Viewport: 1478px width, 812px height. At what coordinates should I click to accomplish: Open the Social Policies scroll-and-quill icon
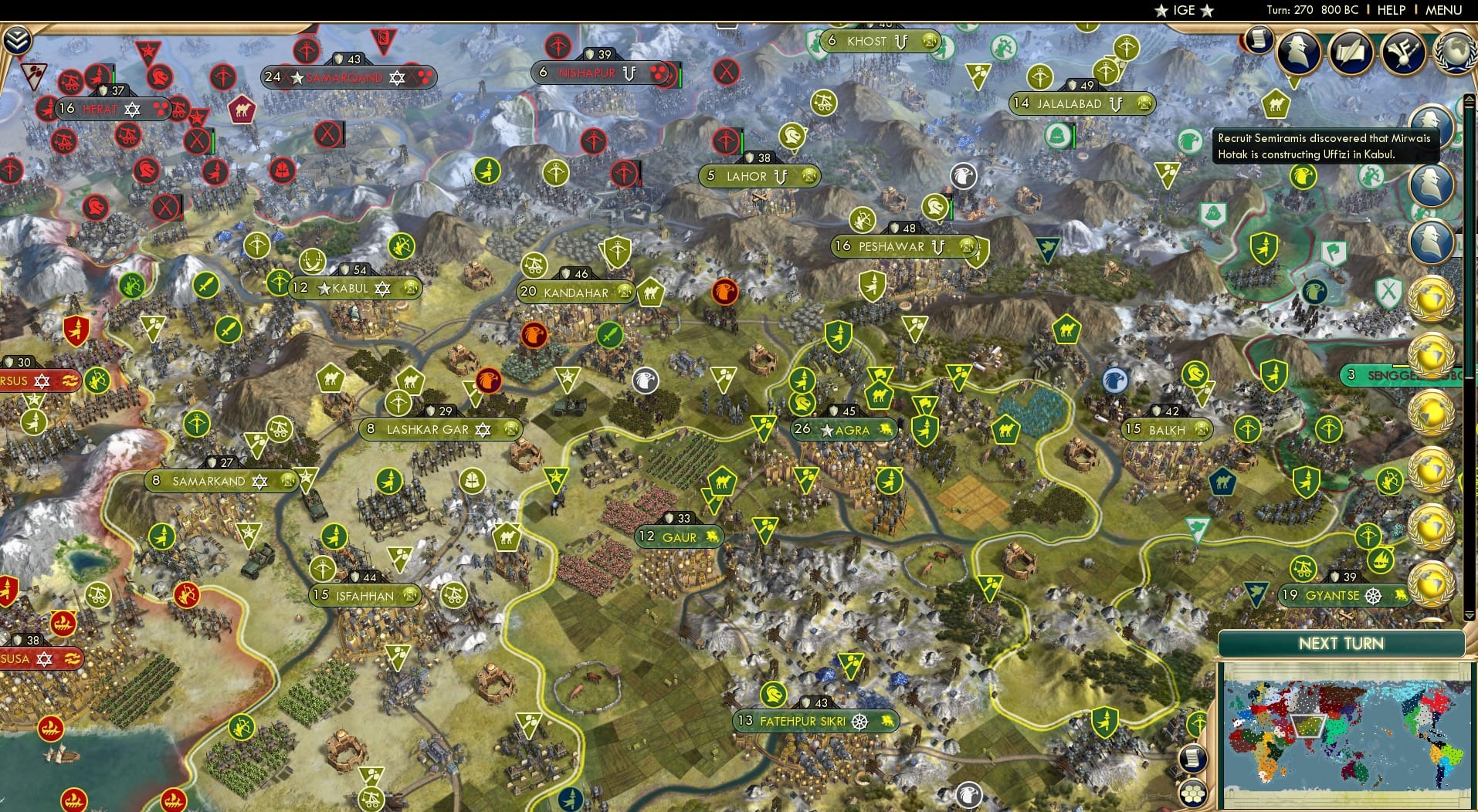click(x=1352, y=54)
